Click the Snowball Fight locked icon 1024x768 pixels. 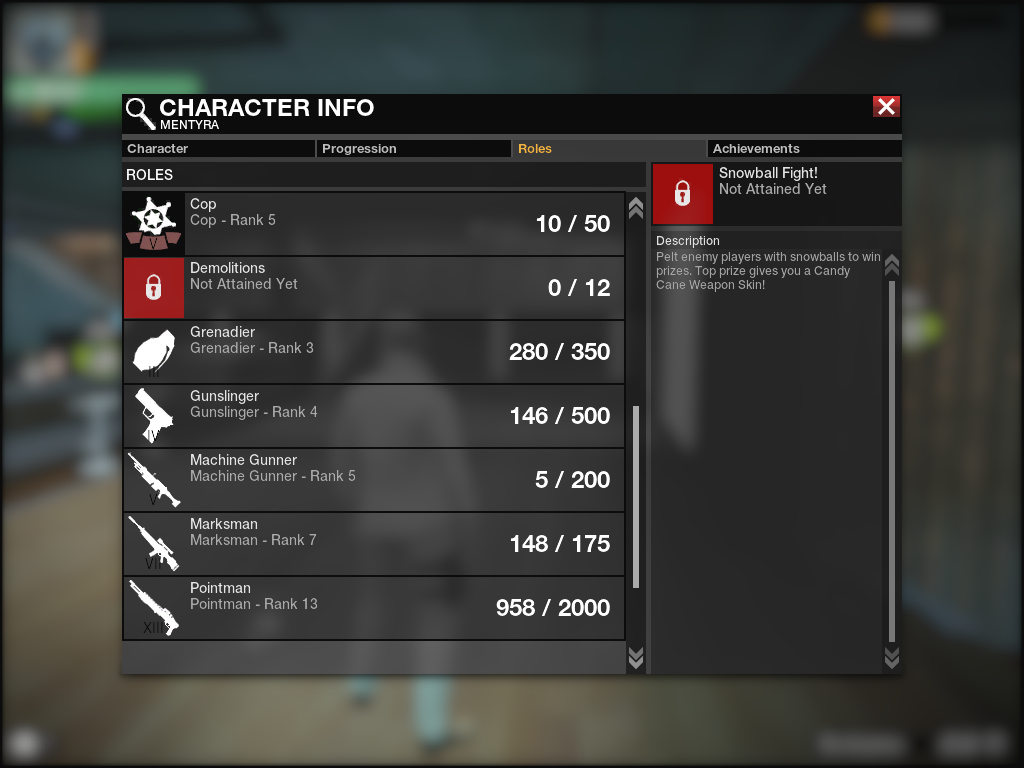[682, 194]
